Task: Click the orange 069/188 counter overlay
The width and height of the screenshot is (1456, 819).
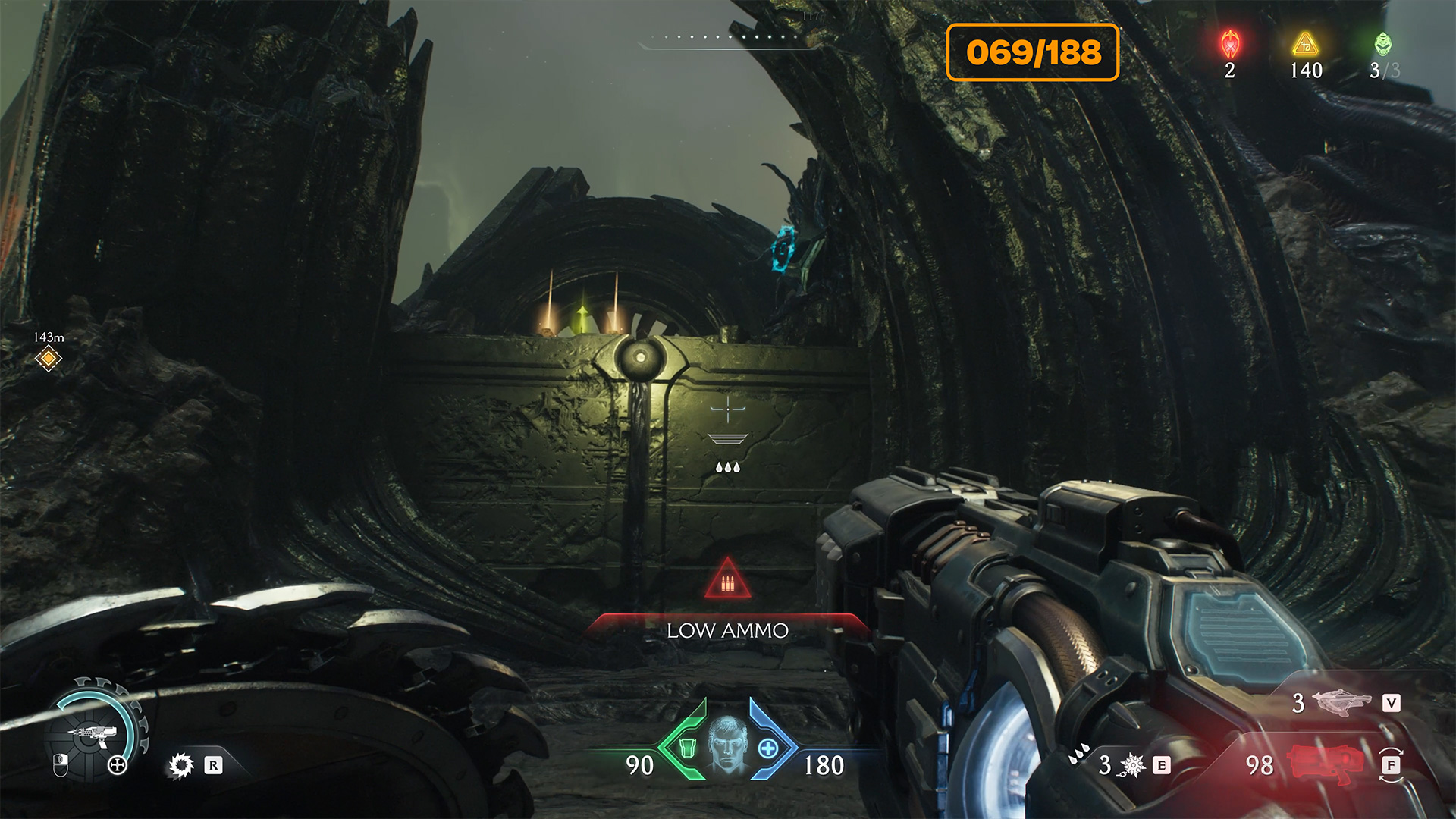Action: 1033,52
